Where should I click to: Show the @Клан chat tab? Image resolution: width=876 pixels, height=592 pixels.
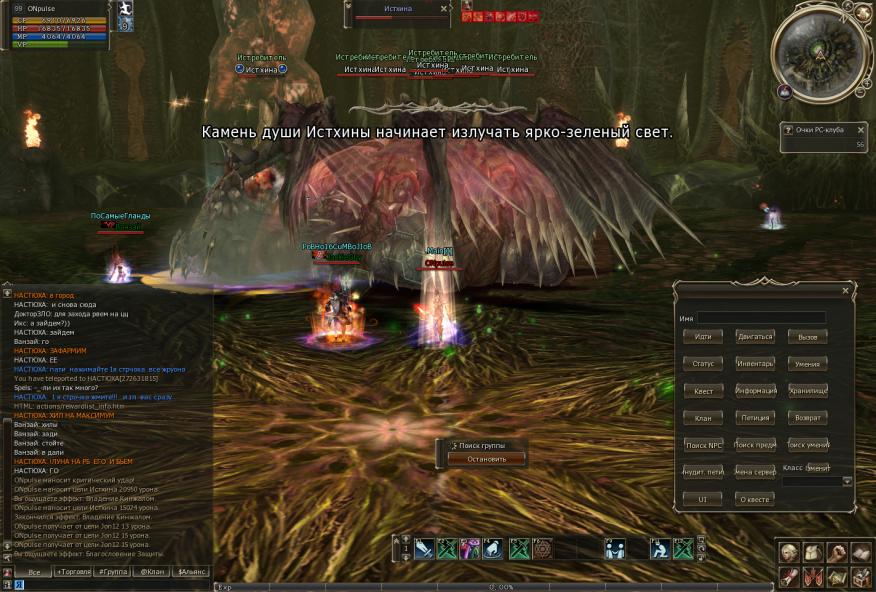151,572
